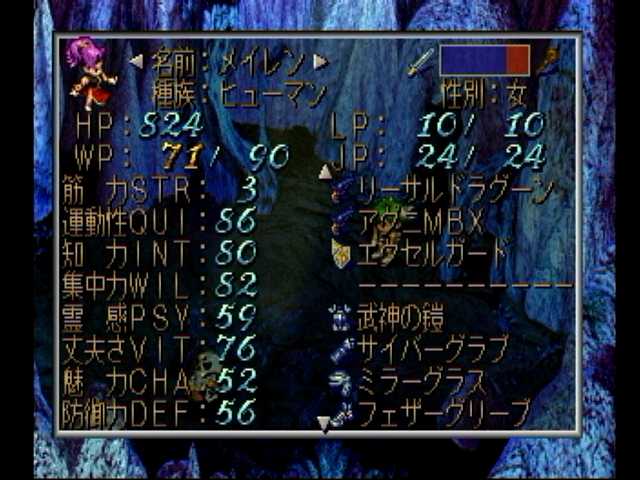
Task: Click the up arrow above the equipment list
Action: point(324,171)
